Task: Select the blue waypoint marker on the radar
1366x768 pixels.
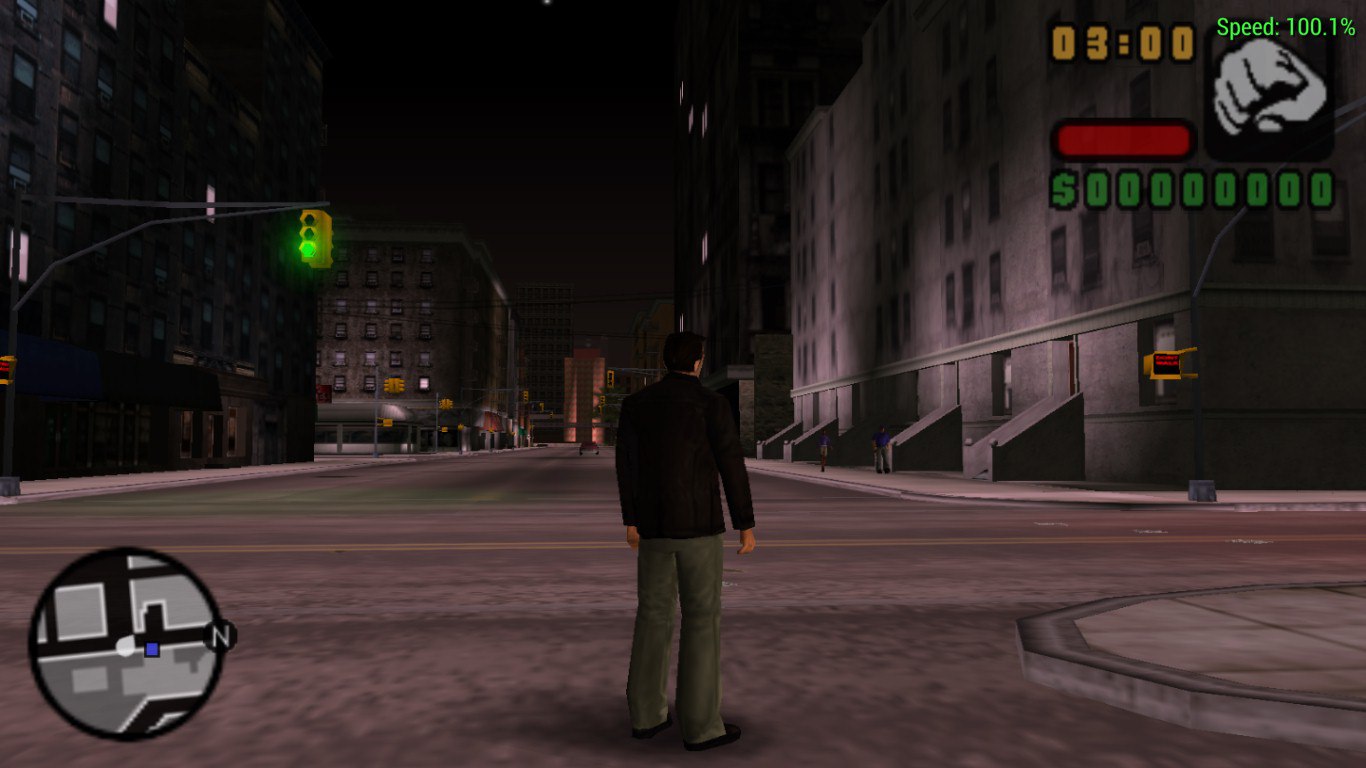Action: coord(151,650)
